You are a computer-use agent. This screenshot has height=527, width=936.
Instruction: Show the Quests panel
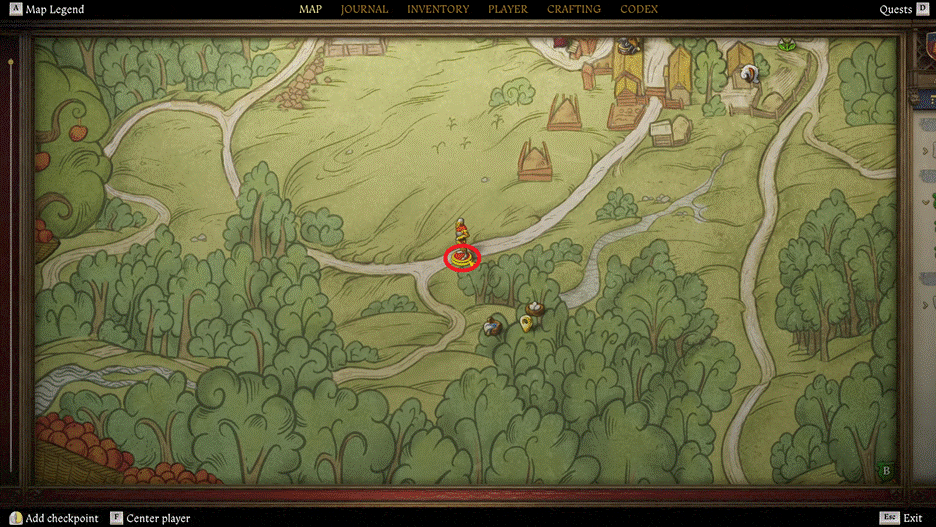click(x=895, y=10)
